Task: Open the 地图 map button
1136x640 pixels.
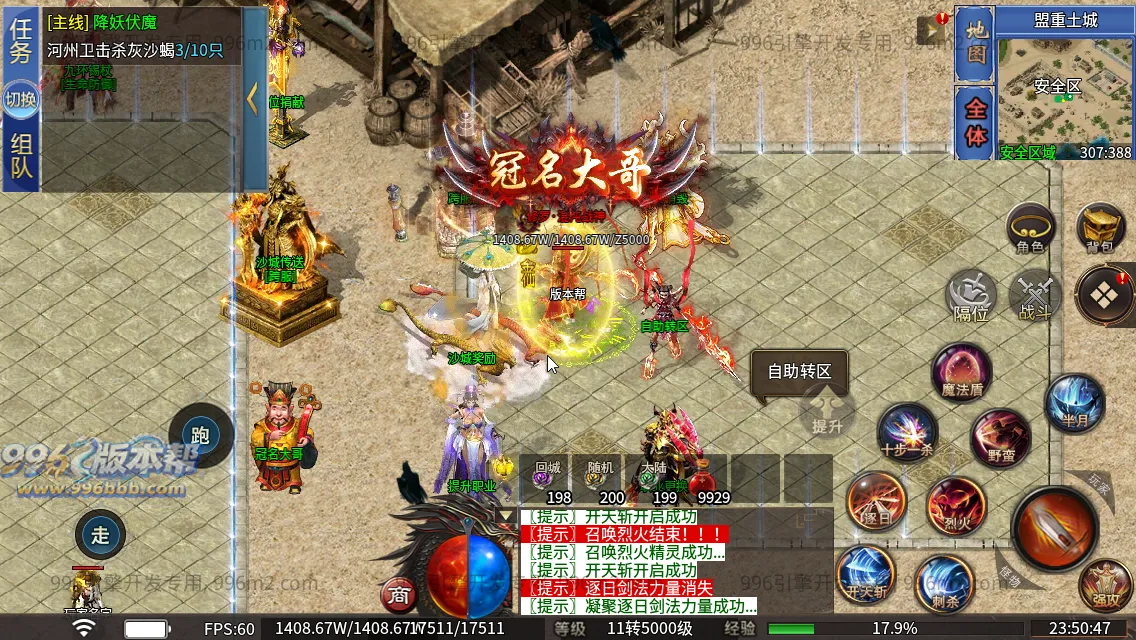Action: pyautogui.click(x=974, y=43)
